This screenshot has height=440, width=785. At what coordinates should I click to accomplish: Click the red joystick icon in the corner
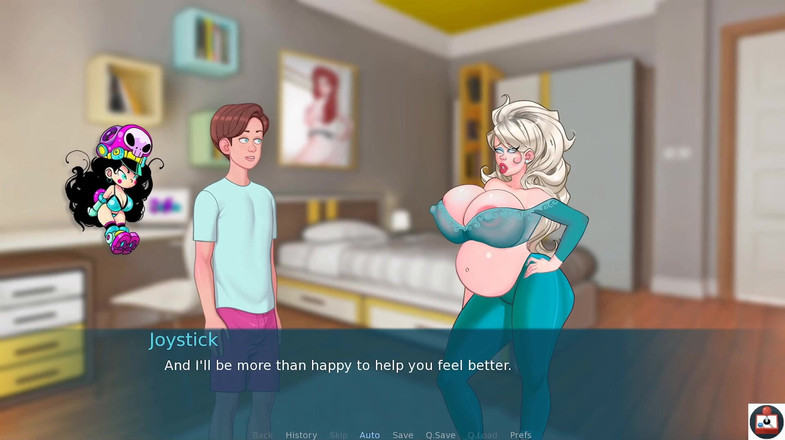pos(766,421)
